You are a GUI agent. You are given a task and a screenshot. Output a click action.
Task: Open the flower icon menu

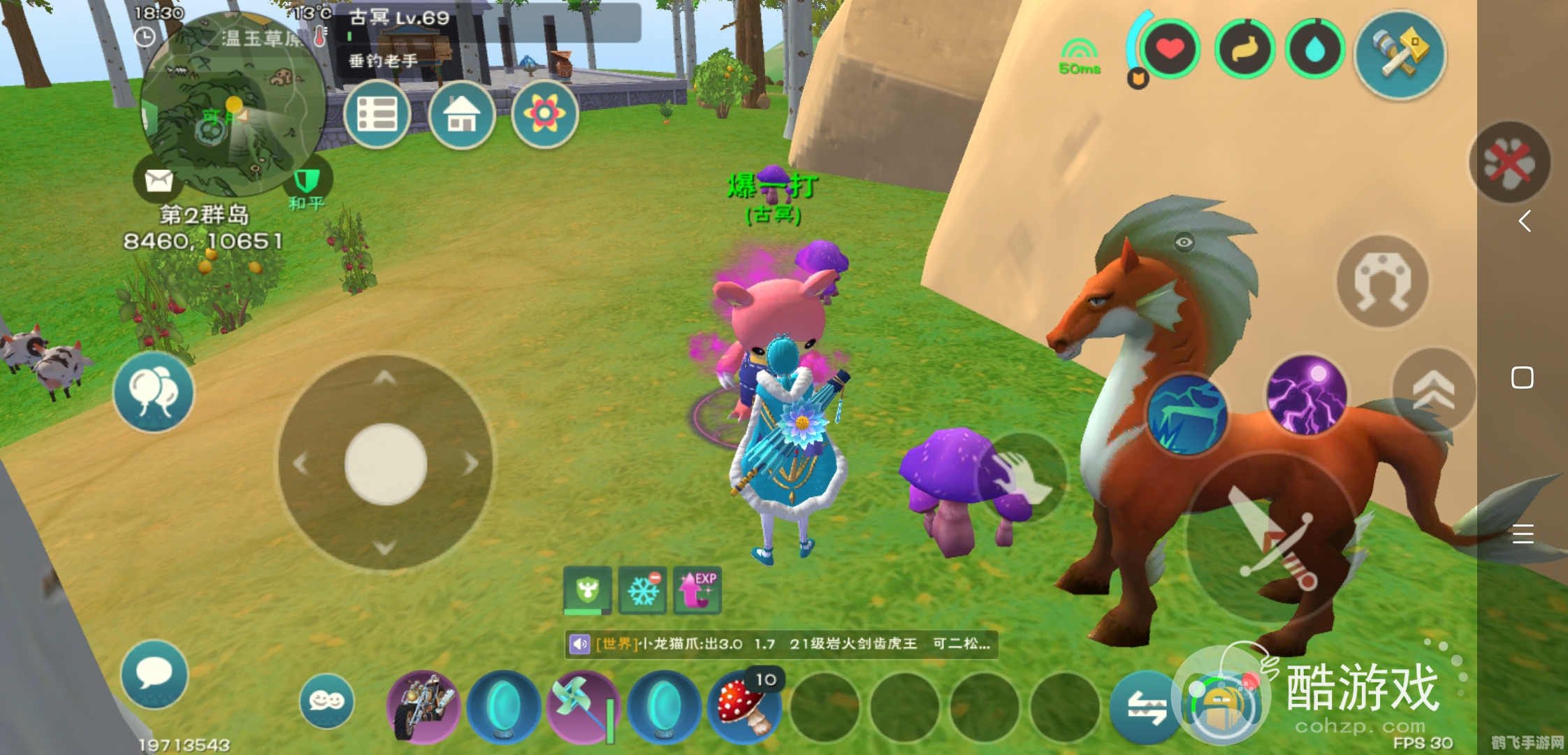coord(545,114)
